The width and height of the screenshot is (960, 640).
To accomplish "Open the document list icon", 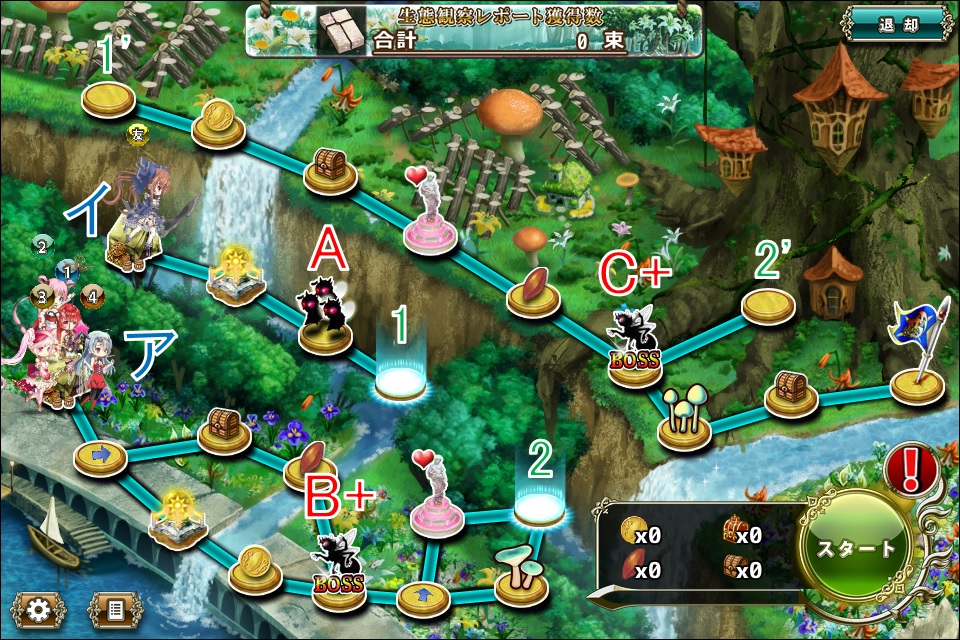I will [x=114, y=608].
